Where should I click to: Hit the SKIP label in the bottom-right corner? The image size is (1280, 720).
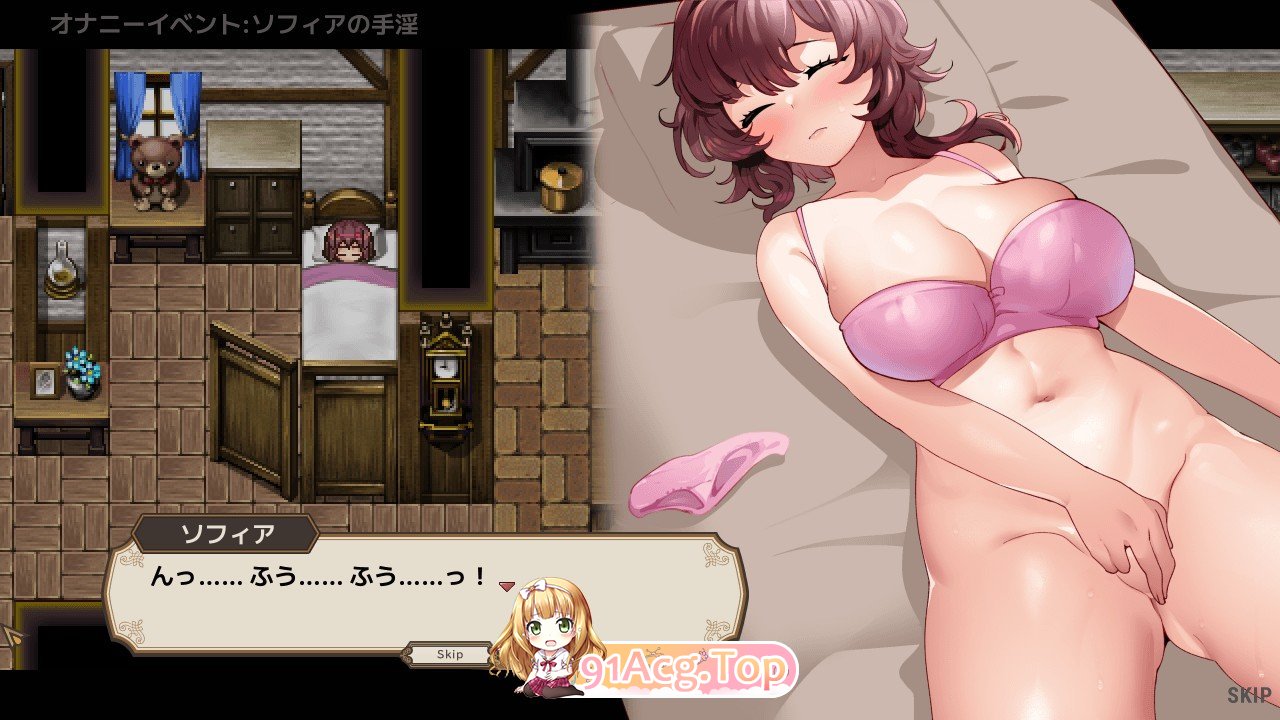pos(1248,694)
